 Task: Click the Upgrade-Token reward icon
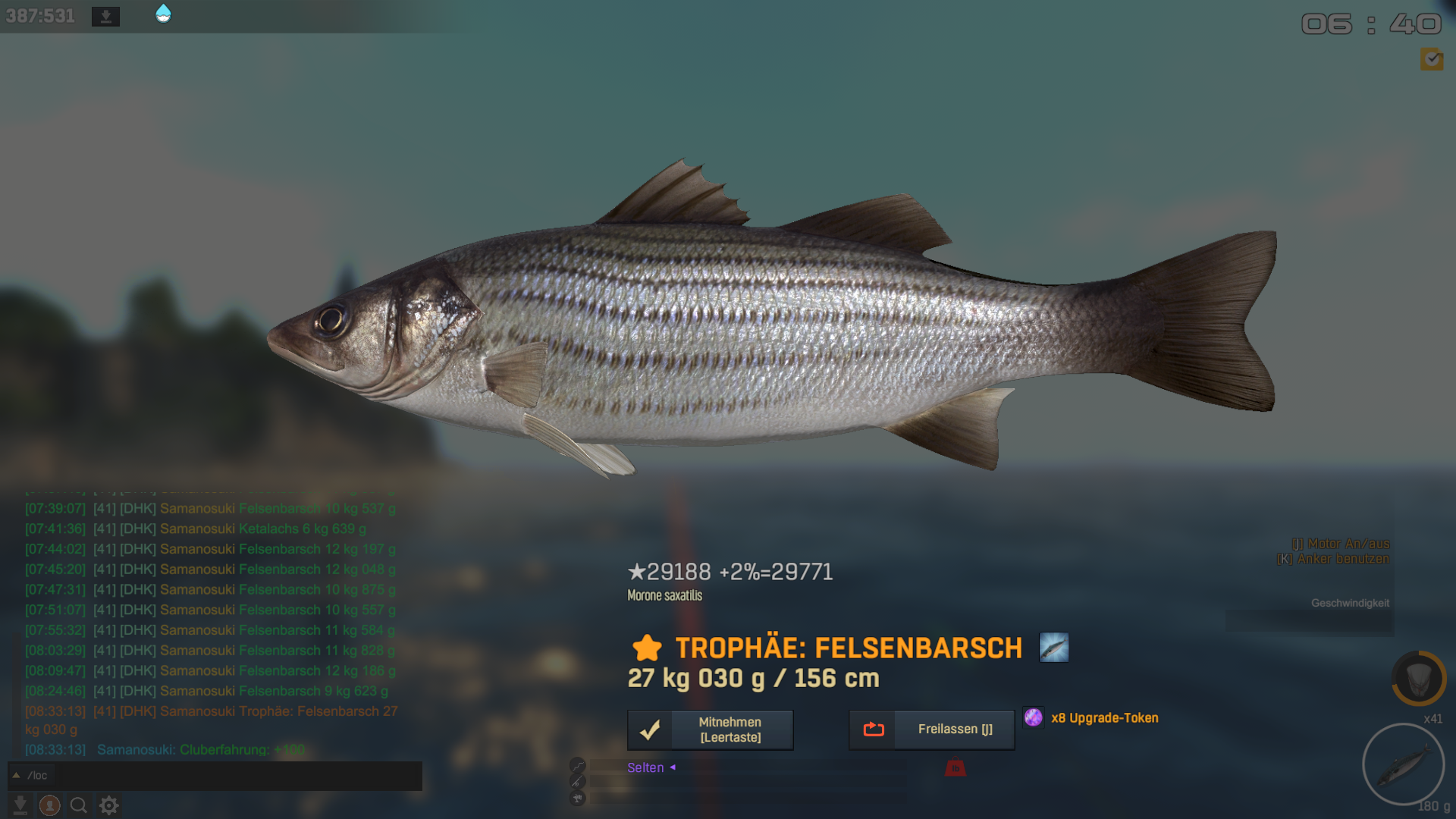1033,717
